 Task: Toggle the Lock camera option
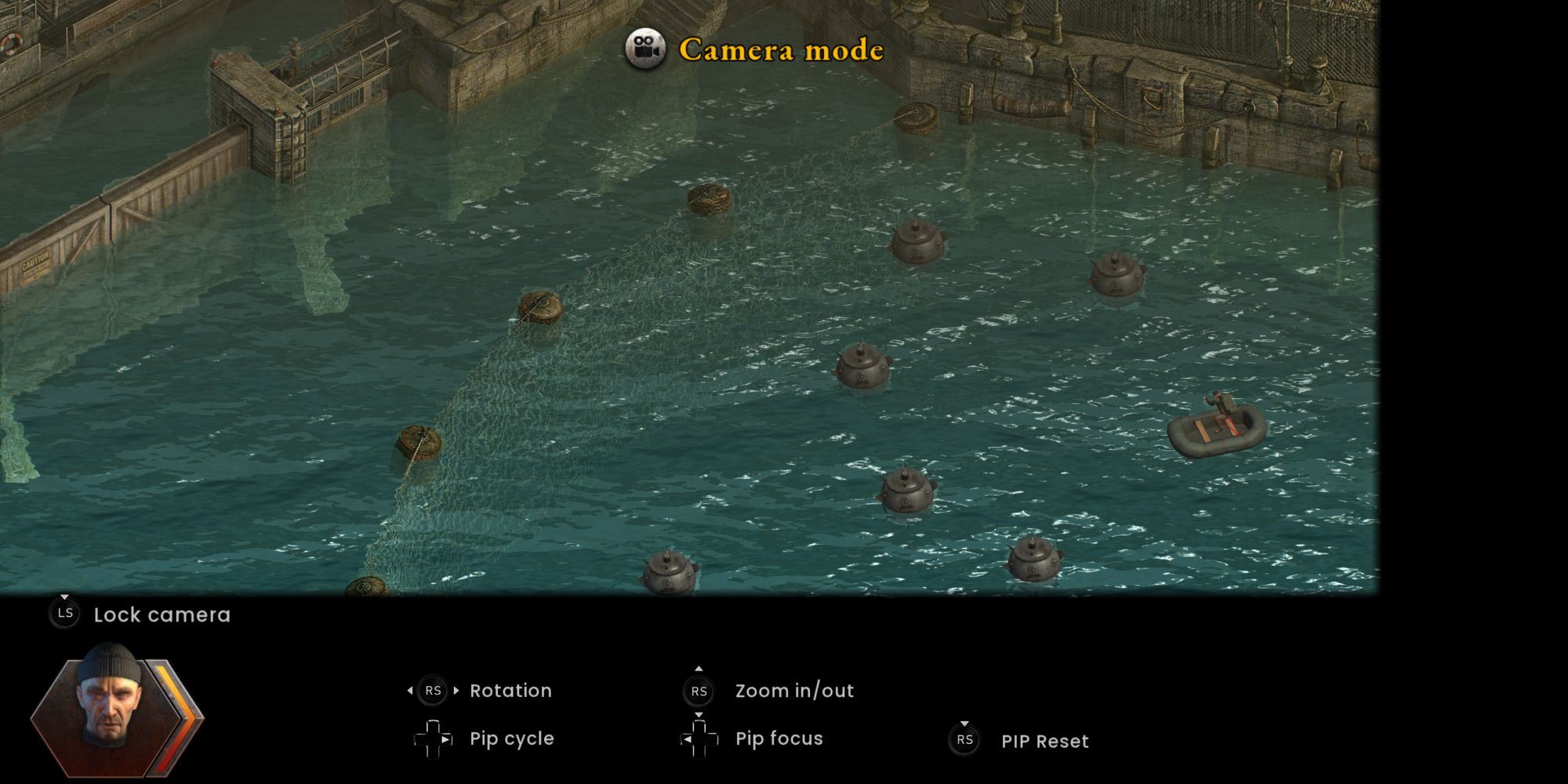tap(161, 615)
